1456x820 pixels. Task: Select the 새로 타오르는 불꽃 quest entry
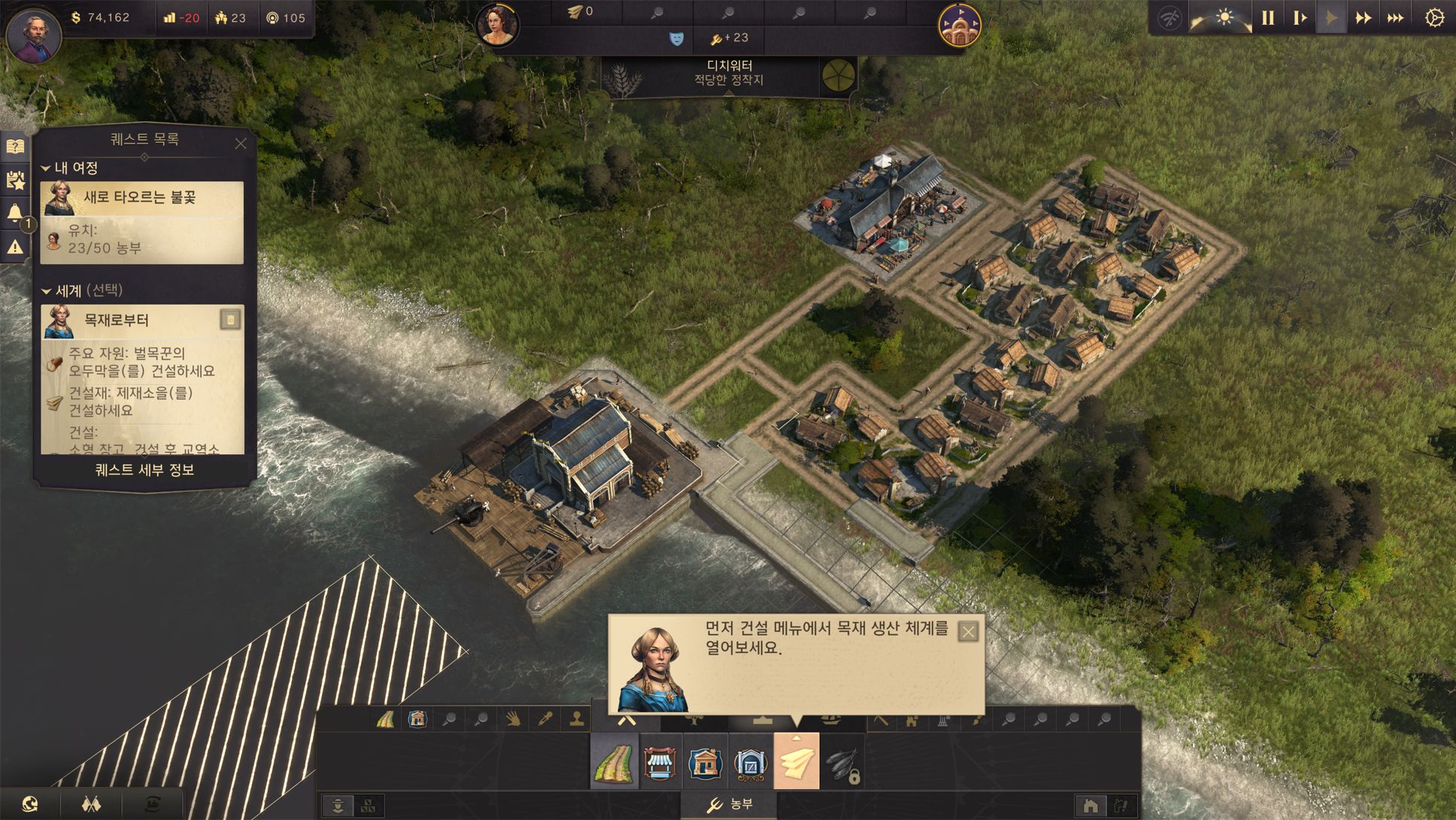click(142, 198)
